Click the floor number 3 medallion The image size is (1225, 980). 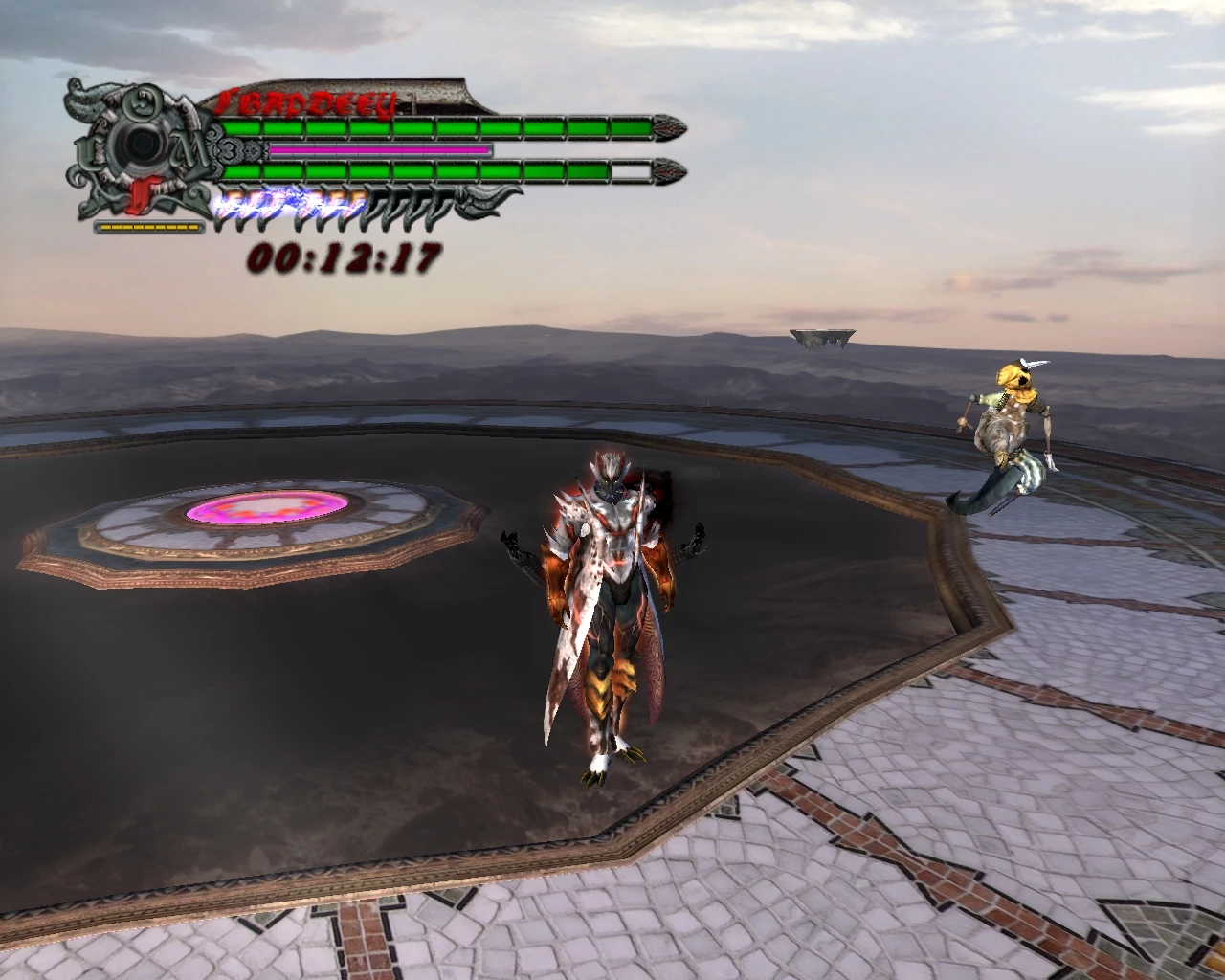pyautogui.click(x=228, y=149)
